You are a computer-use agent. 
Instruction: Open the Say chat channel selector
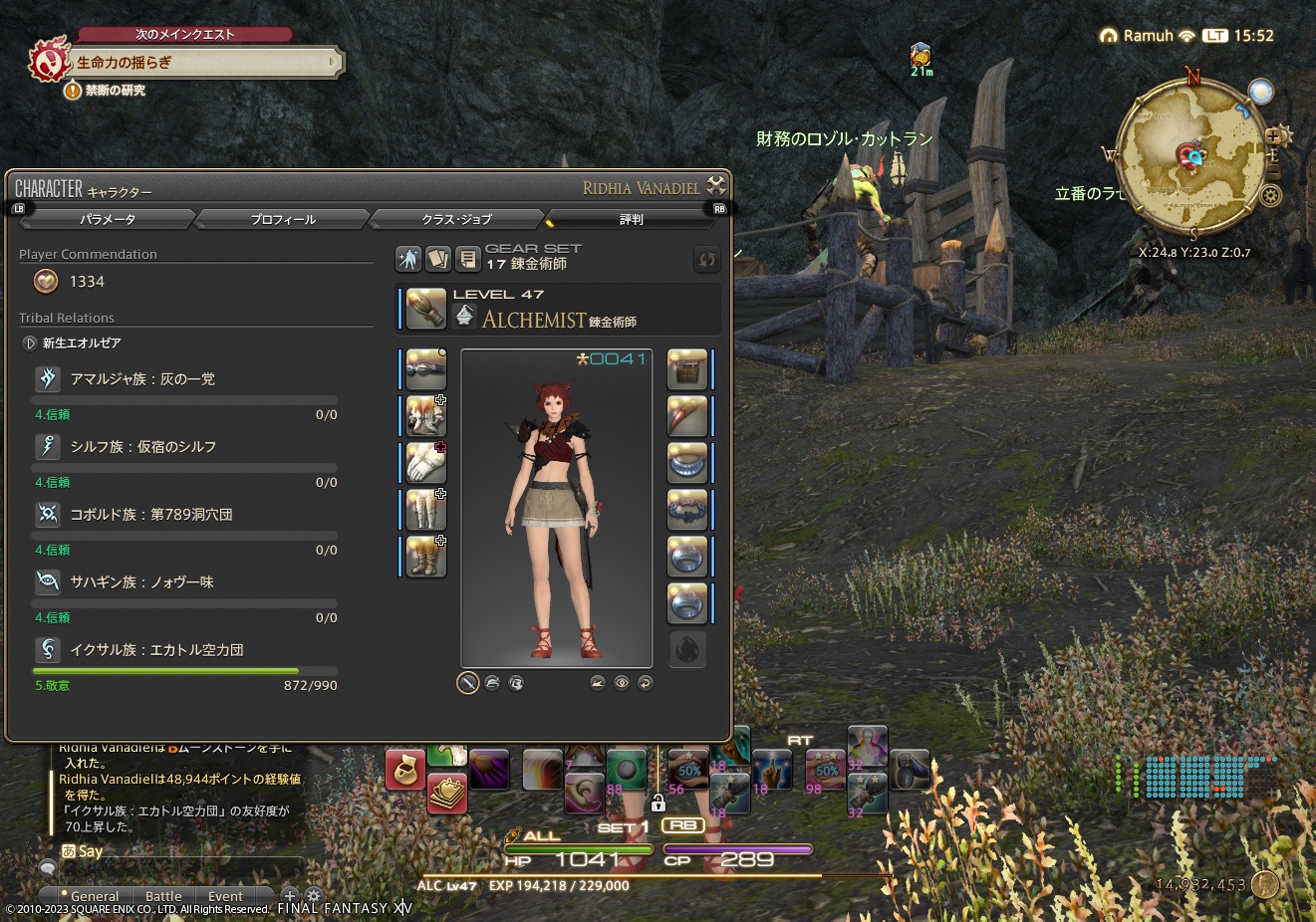tap(80, 850)
